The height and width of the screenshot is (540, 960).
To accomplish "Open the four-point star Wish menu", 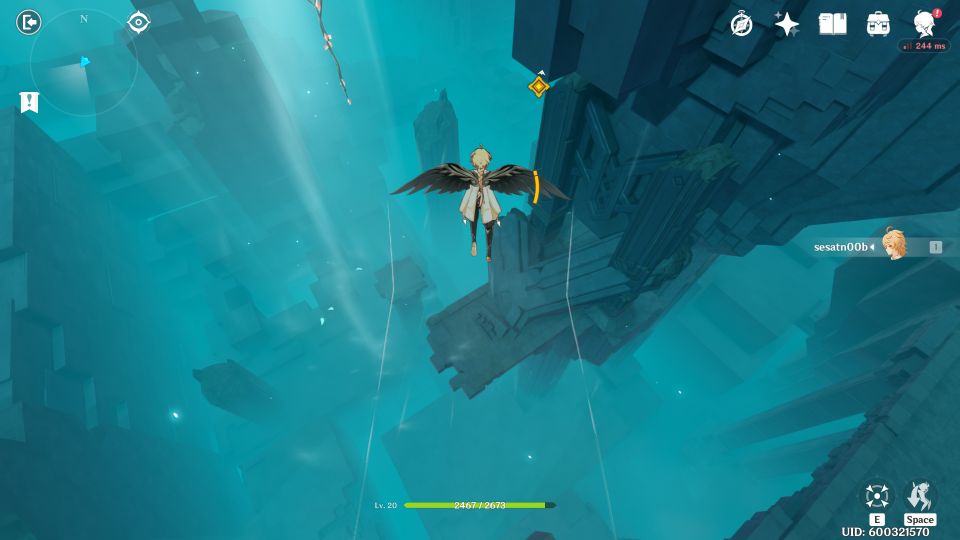I will (x=787, y=24).
